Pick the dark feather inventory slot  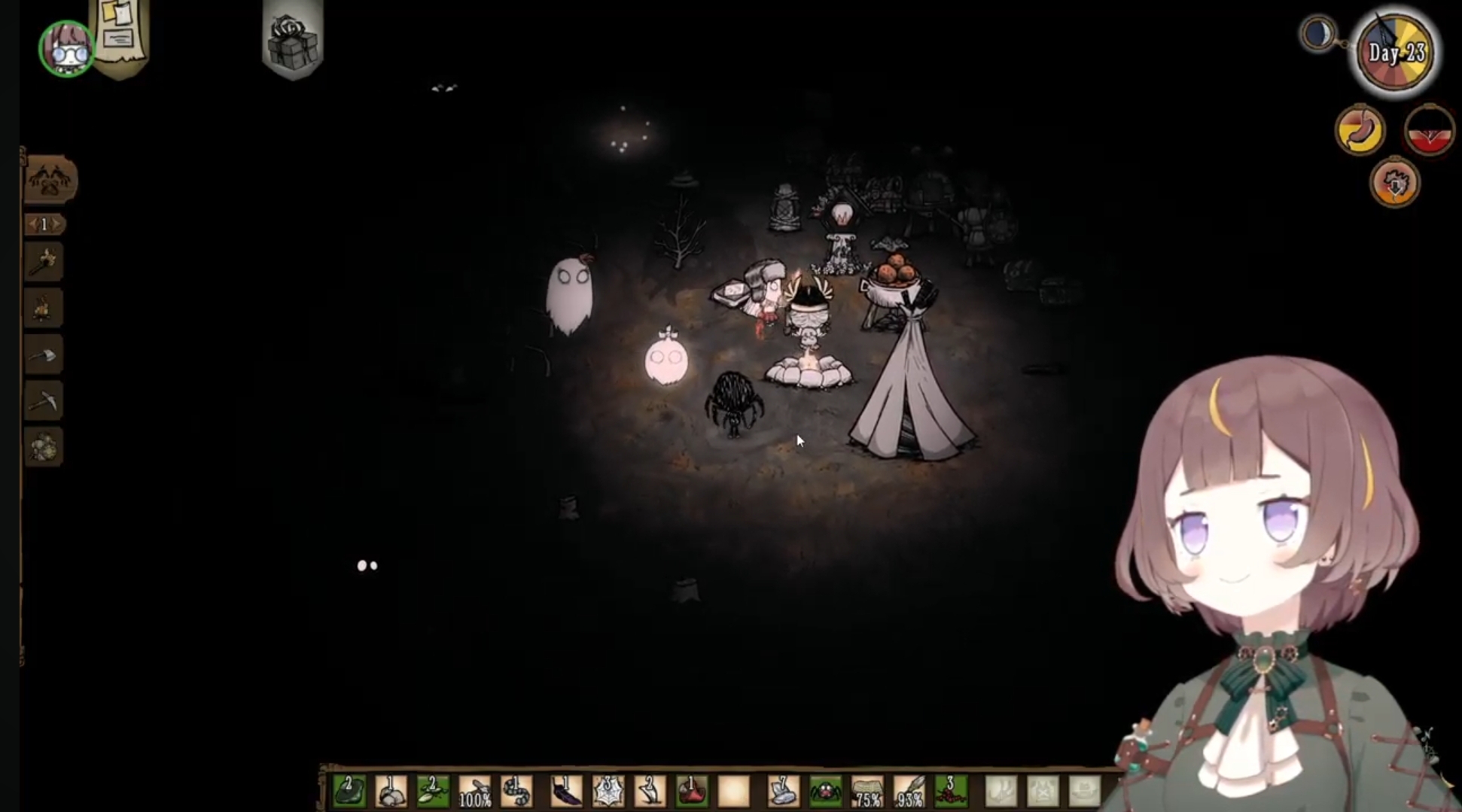coord(566,791)
